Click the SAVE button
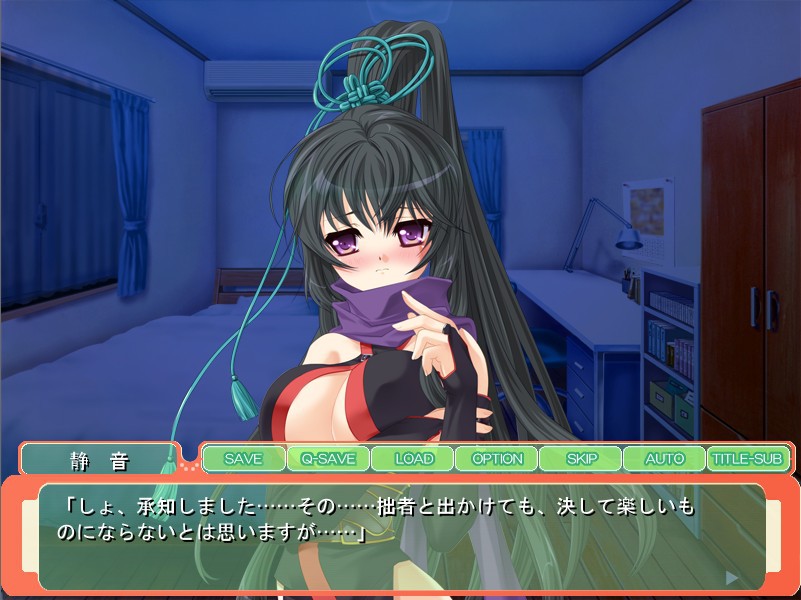 tap(243, 459)
